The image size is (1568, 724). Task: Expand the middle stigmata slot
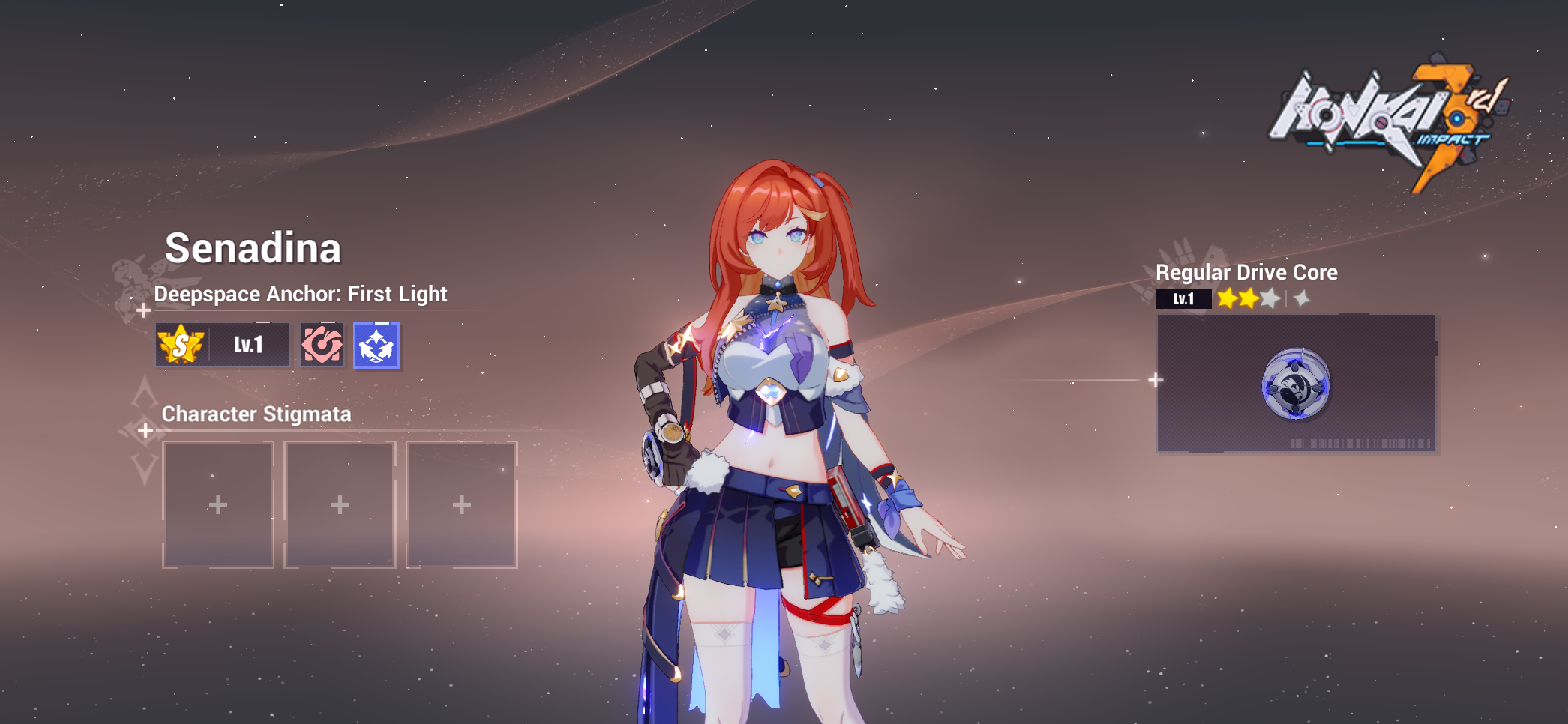(339, 504)
